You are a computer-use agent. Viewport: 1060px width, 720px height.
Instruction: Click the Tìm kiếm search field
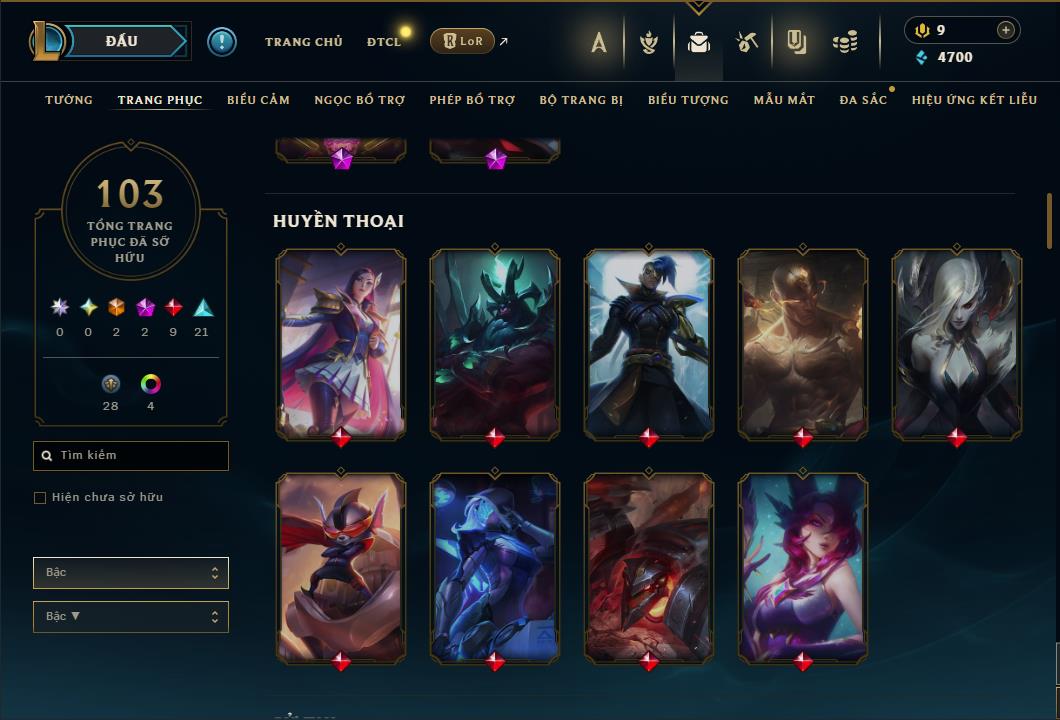[131, 456]
